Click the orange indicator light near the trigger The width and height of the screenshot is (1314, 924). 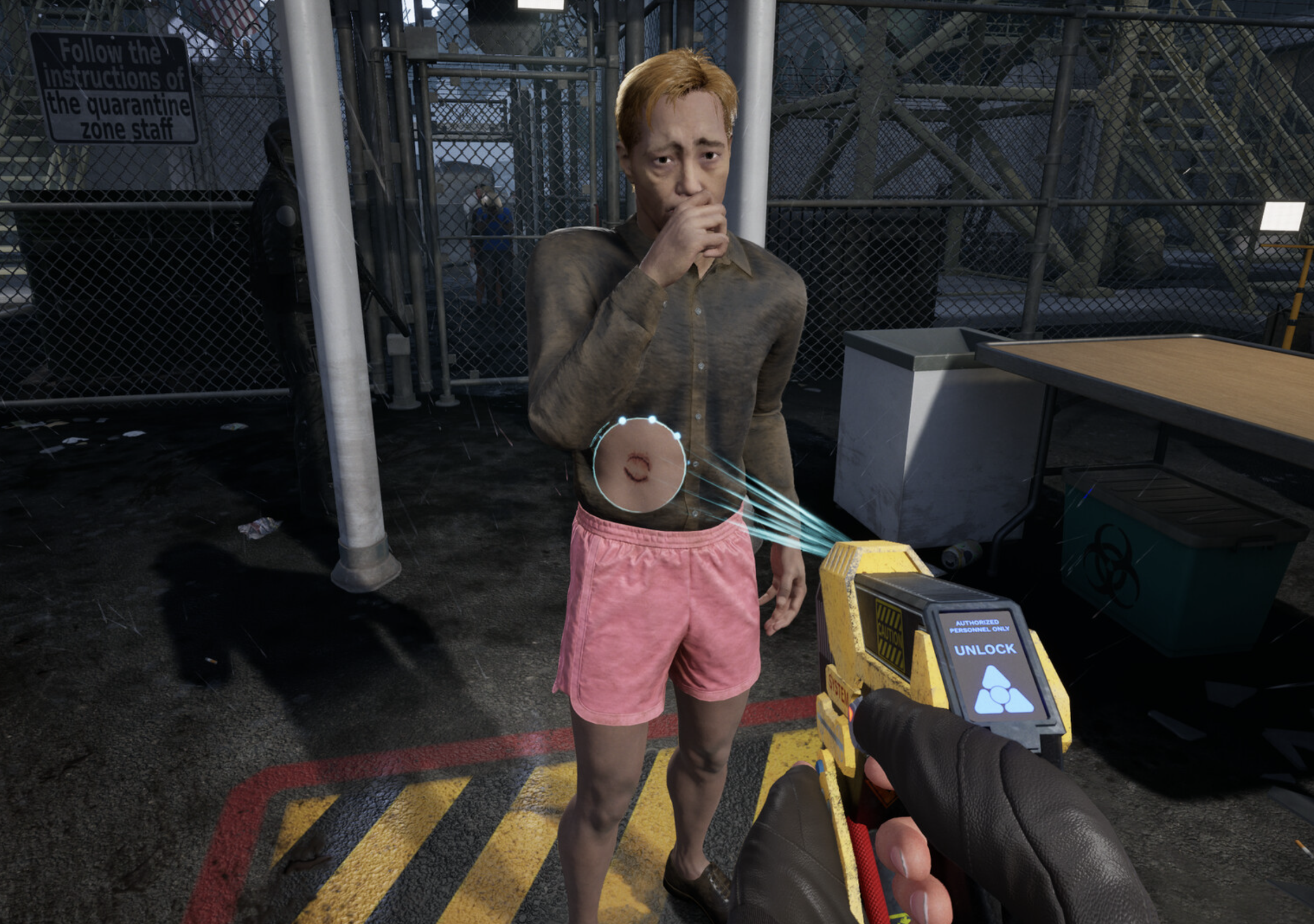[852, 715]
